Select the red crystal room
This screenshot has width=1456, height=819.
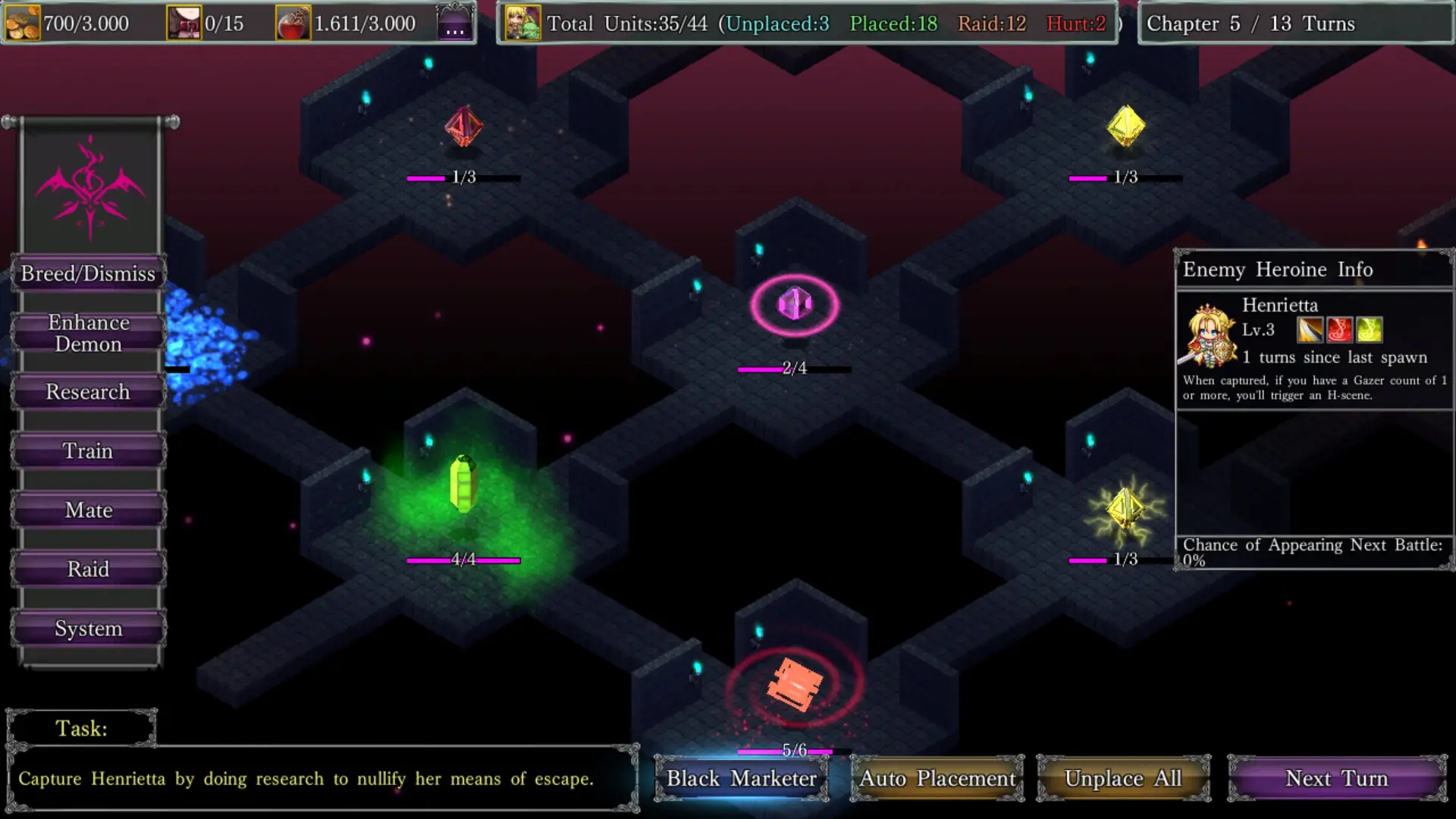tap(463, 126)
